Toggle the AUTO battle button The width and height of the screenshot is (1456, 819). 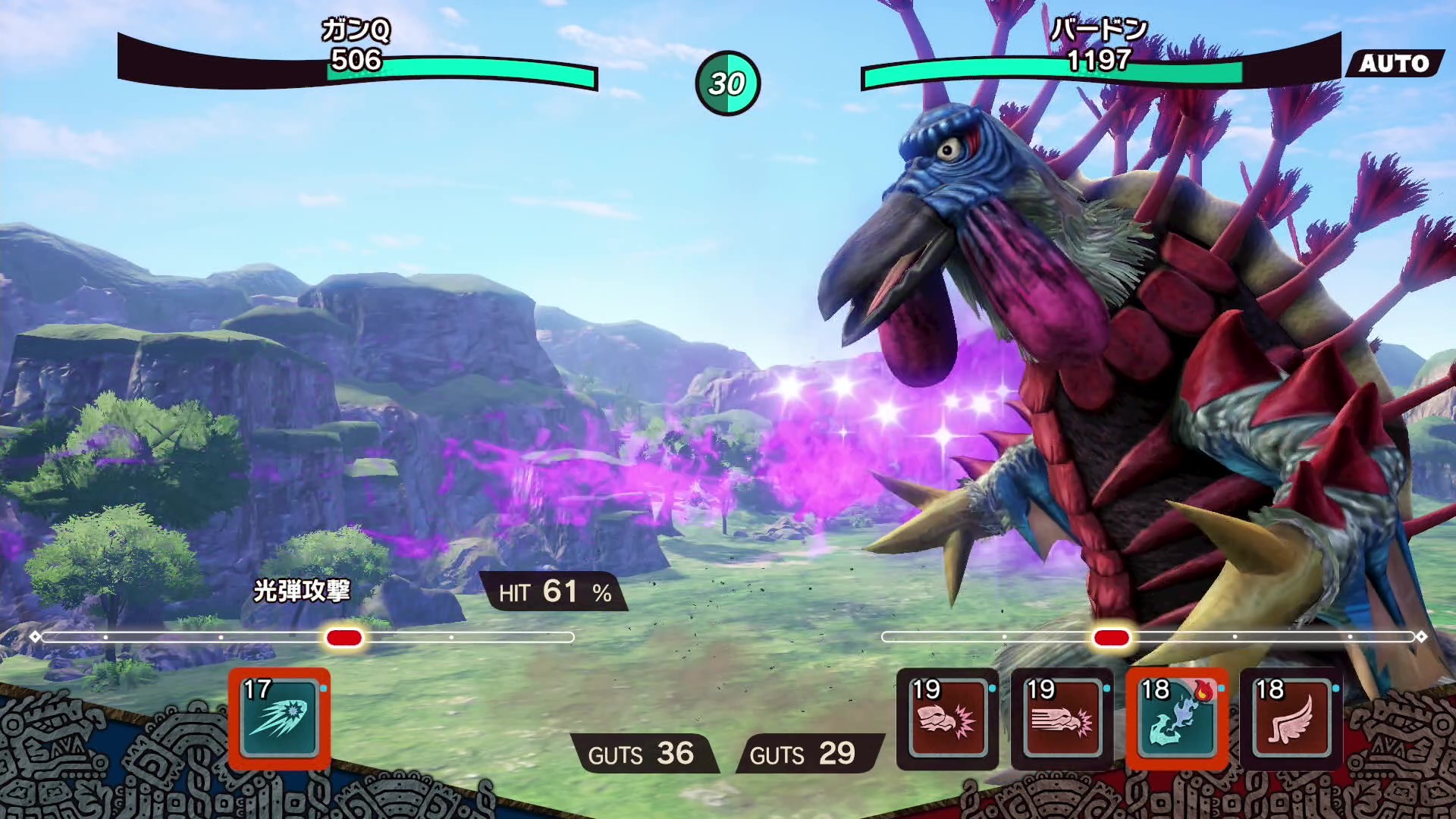[1394, 64]
